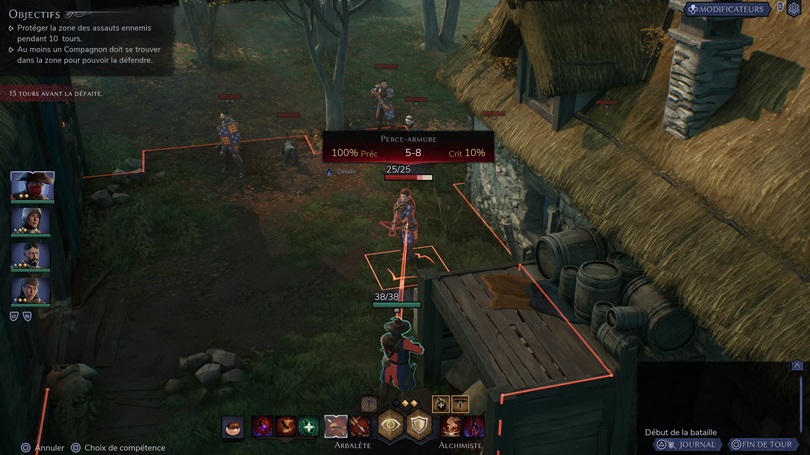This screenshot has width=810, height=455.
Task: Use the green cross healing skill
Action: tap(309, 427)
